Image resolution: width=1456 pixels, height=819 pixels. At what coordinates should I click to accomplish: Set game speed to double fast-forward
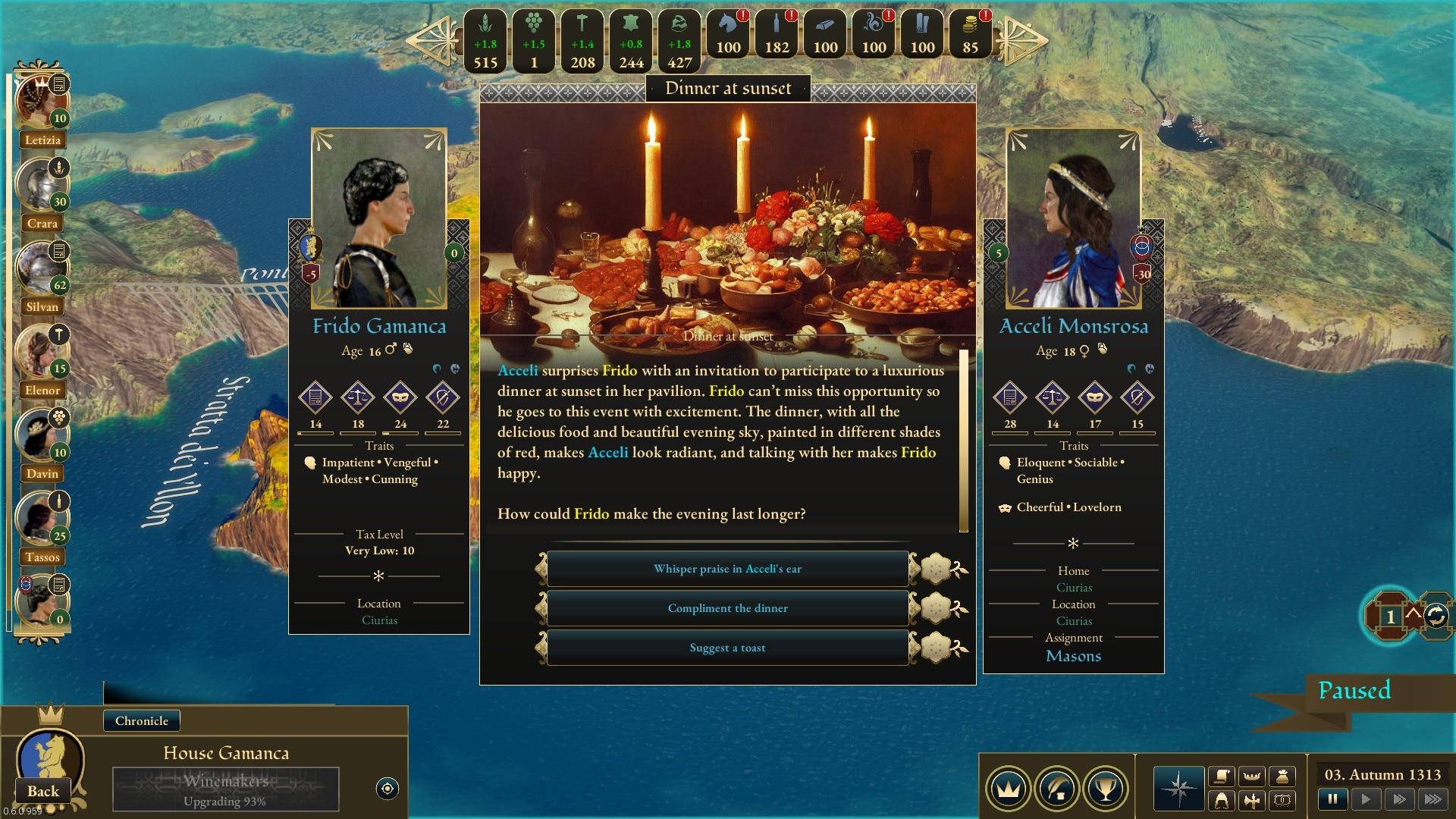point(1399,799)
